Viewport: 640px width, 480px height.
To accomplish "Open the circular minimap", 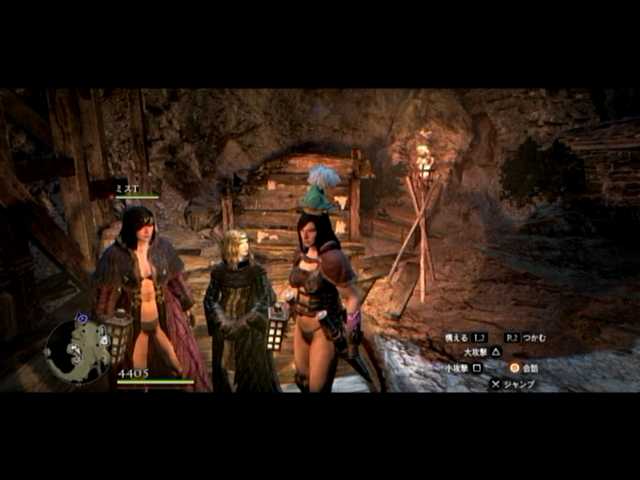I will pos(78,351).
